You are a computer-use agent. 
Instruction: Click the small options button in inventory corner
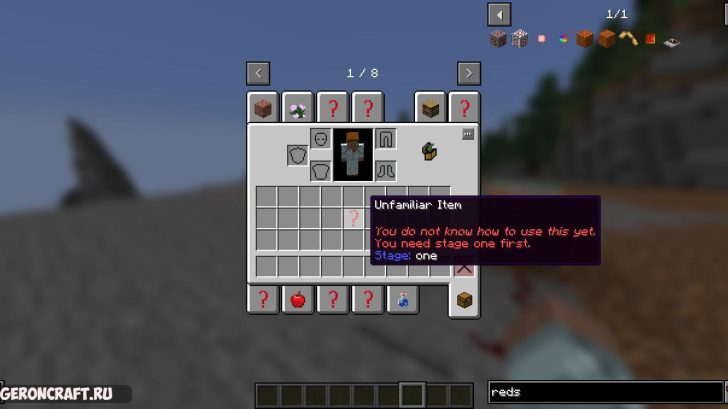(x=467, y=134)
